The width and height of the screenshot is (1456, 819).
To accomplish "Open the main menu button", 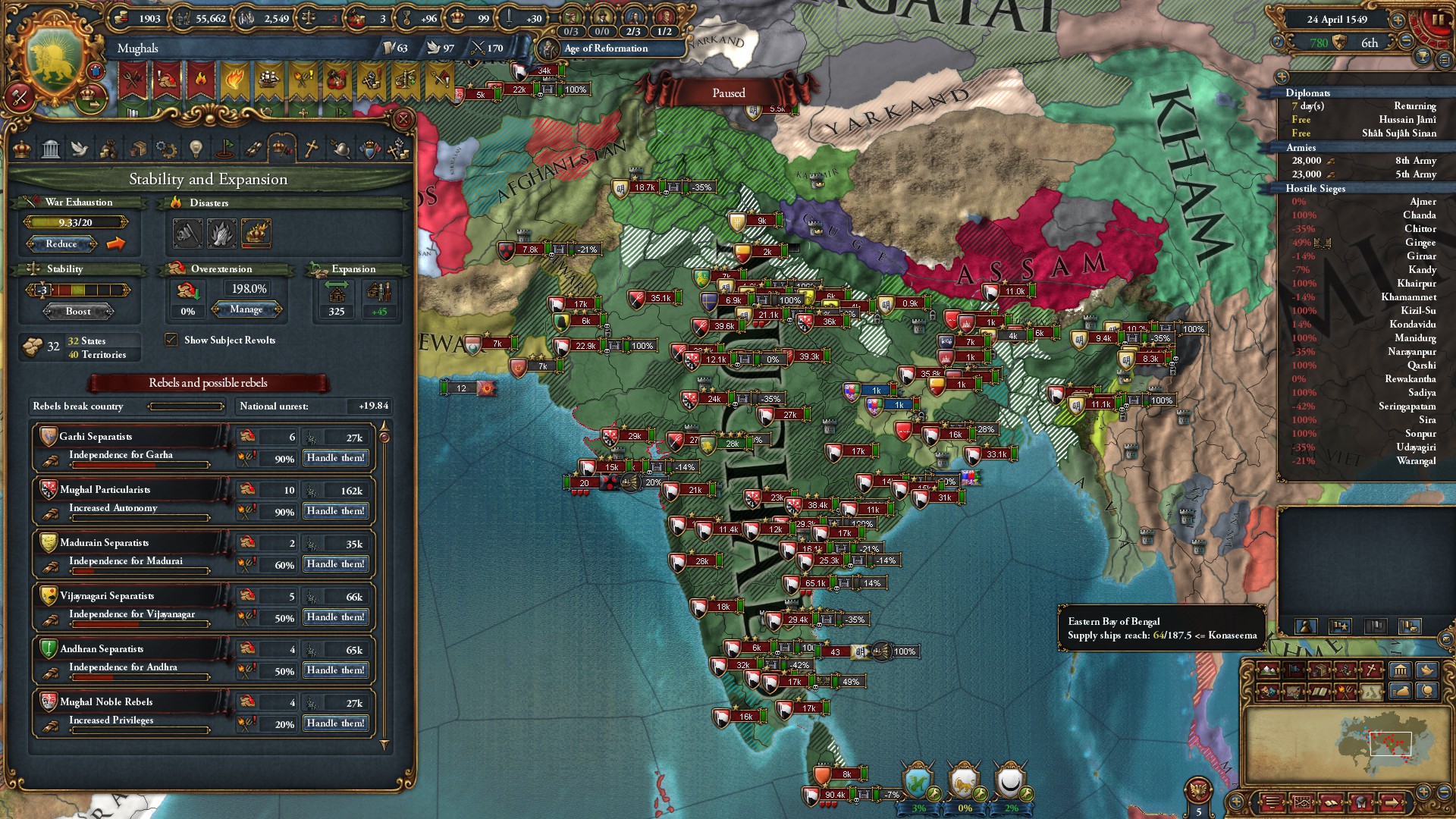I will [1272, 803].
